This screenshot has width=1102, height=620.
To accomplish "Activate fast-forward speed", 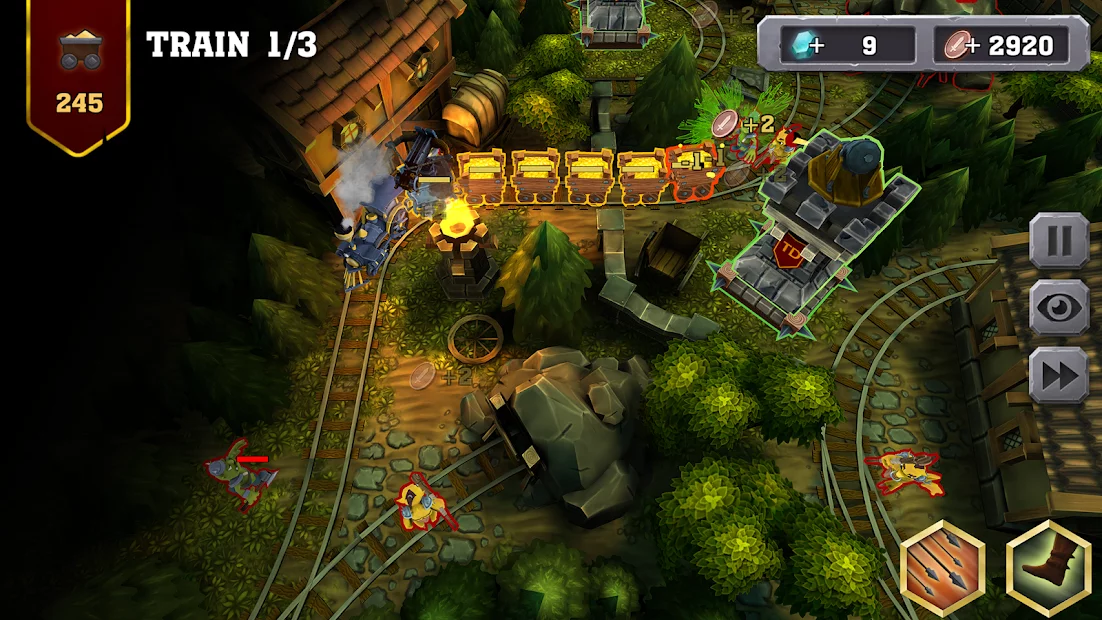I will click(x=1058, y=376).
